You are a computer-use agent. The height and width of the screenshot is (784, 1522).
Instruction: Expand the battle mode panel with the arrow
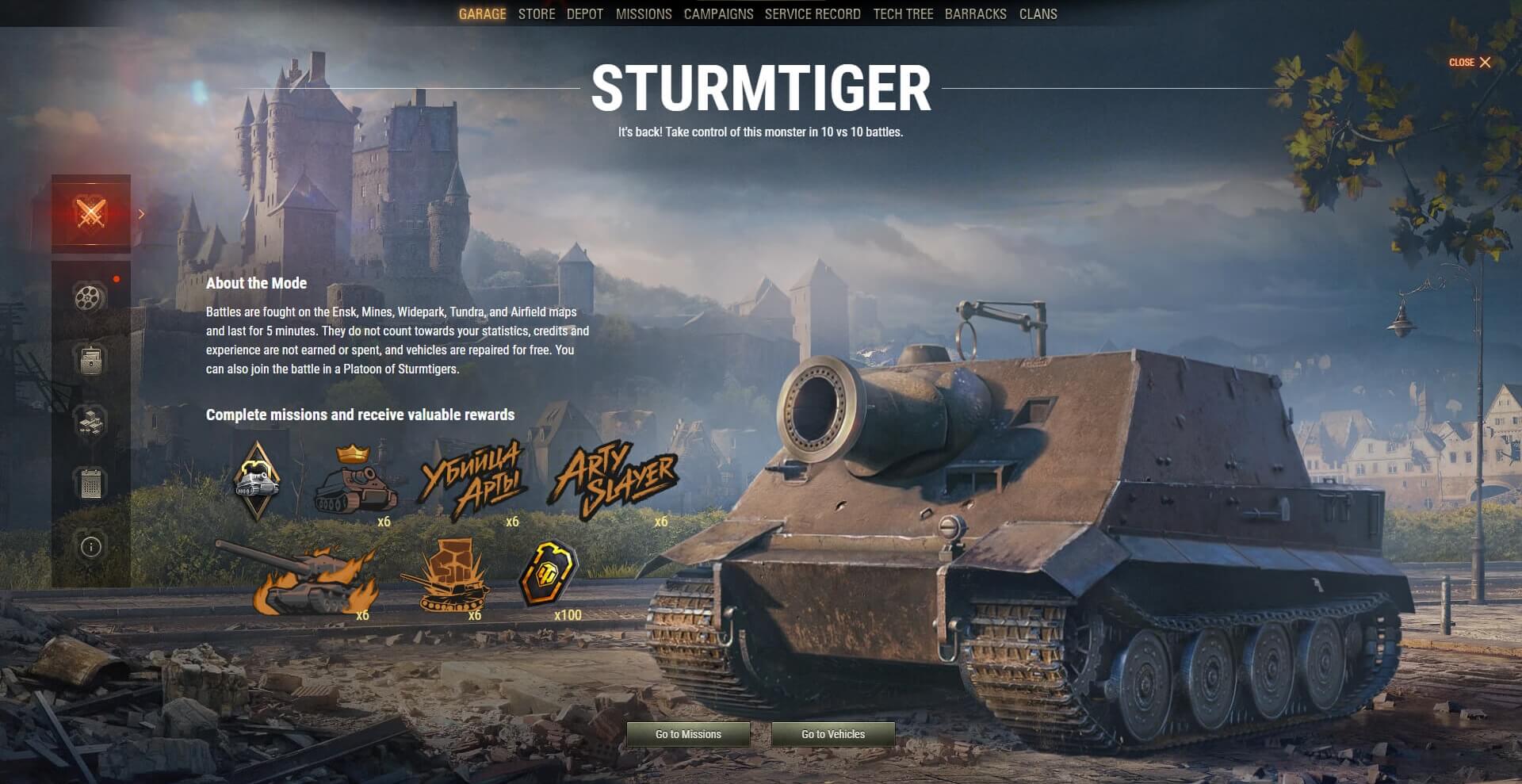(x=140, y=214)
